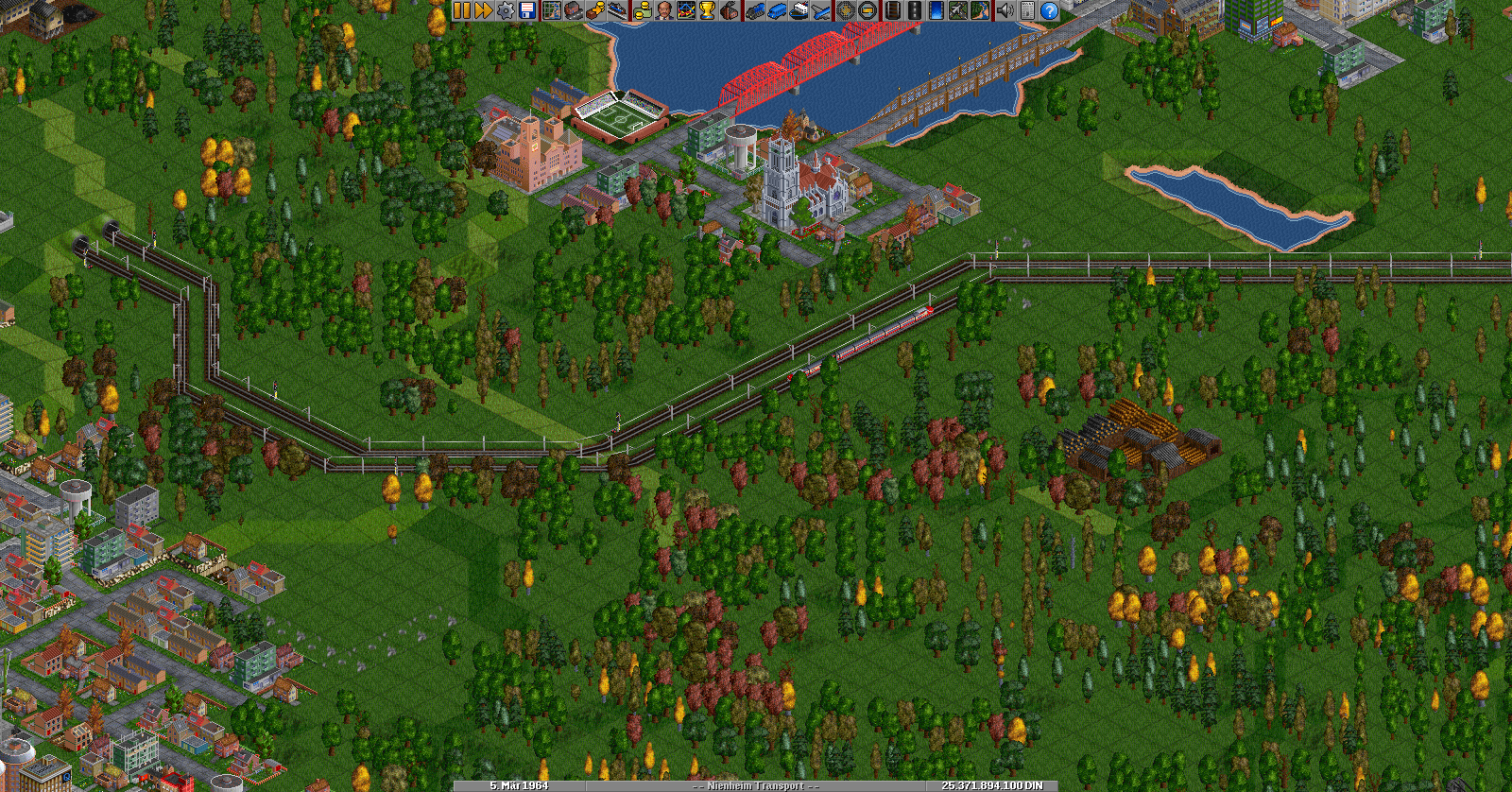Viewport: 1512px width, 792px height.
Task: Open the company league trophy icon
Action: pos(707,10)
